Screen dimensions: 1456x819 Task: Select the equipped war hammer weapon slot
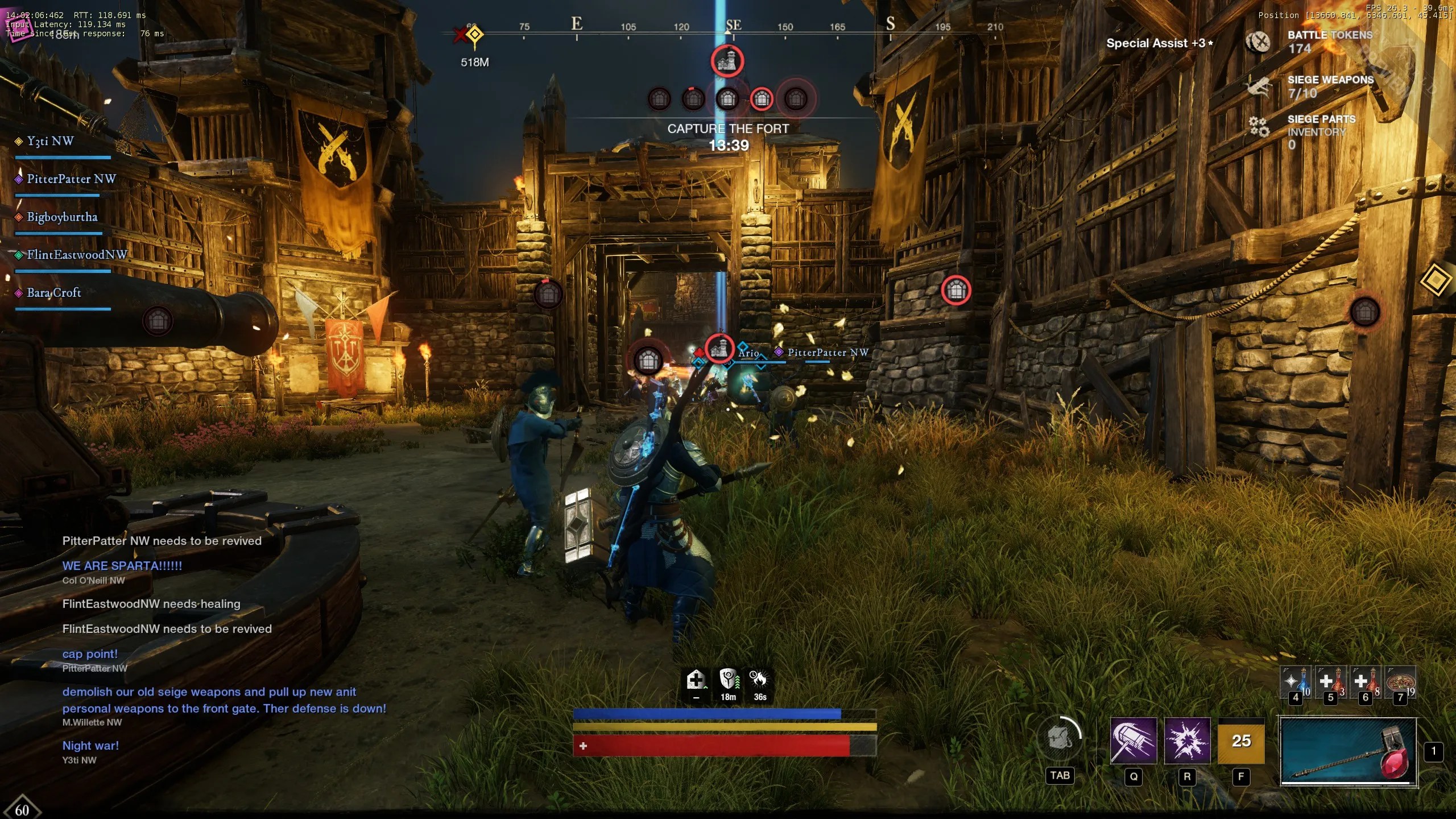tap(1348, 751)
